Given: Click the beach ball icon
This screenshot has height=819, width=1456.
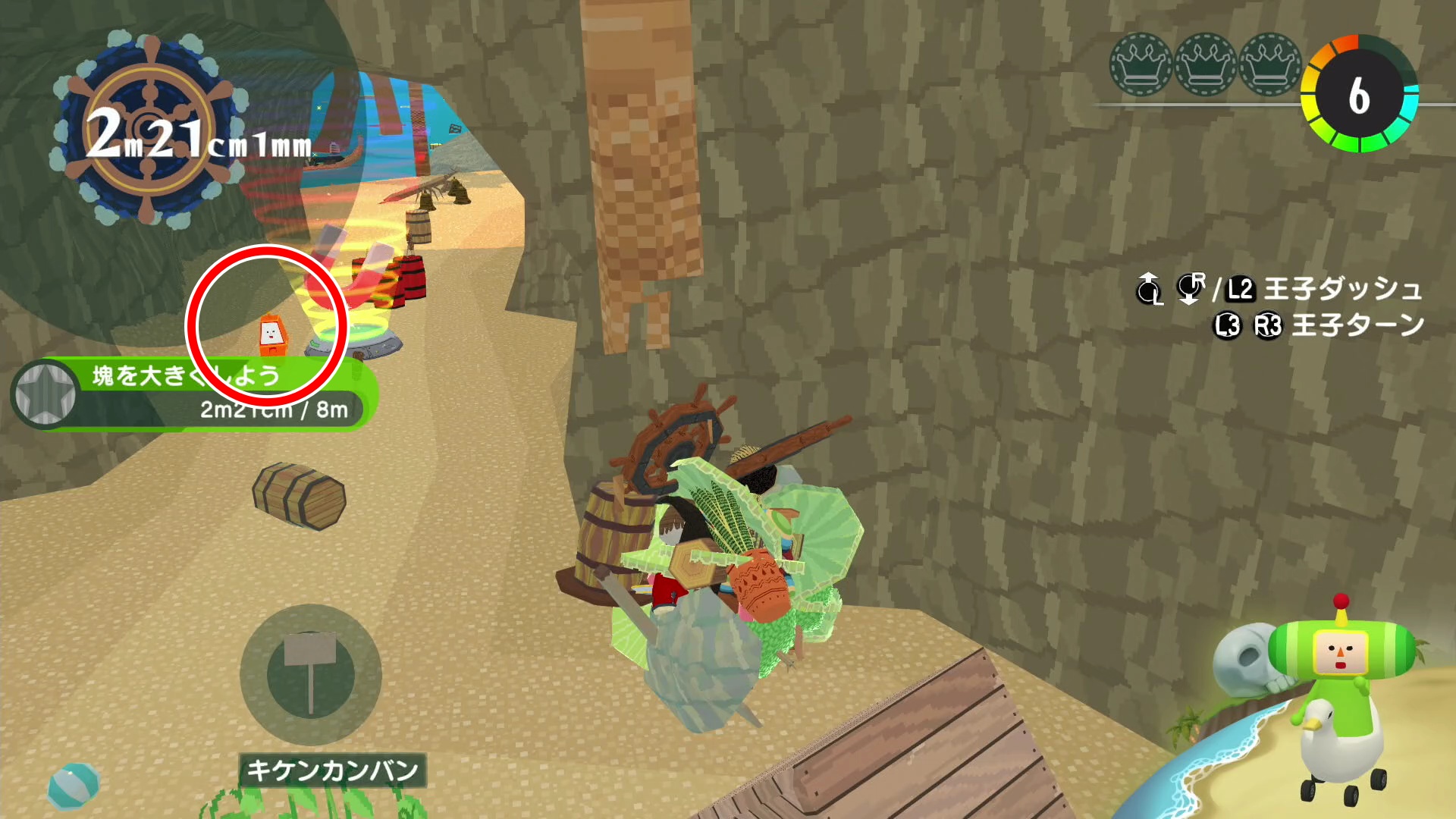Looking at the screenshot, I should (x=73, y=786).
